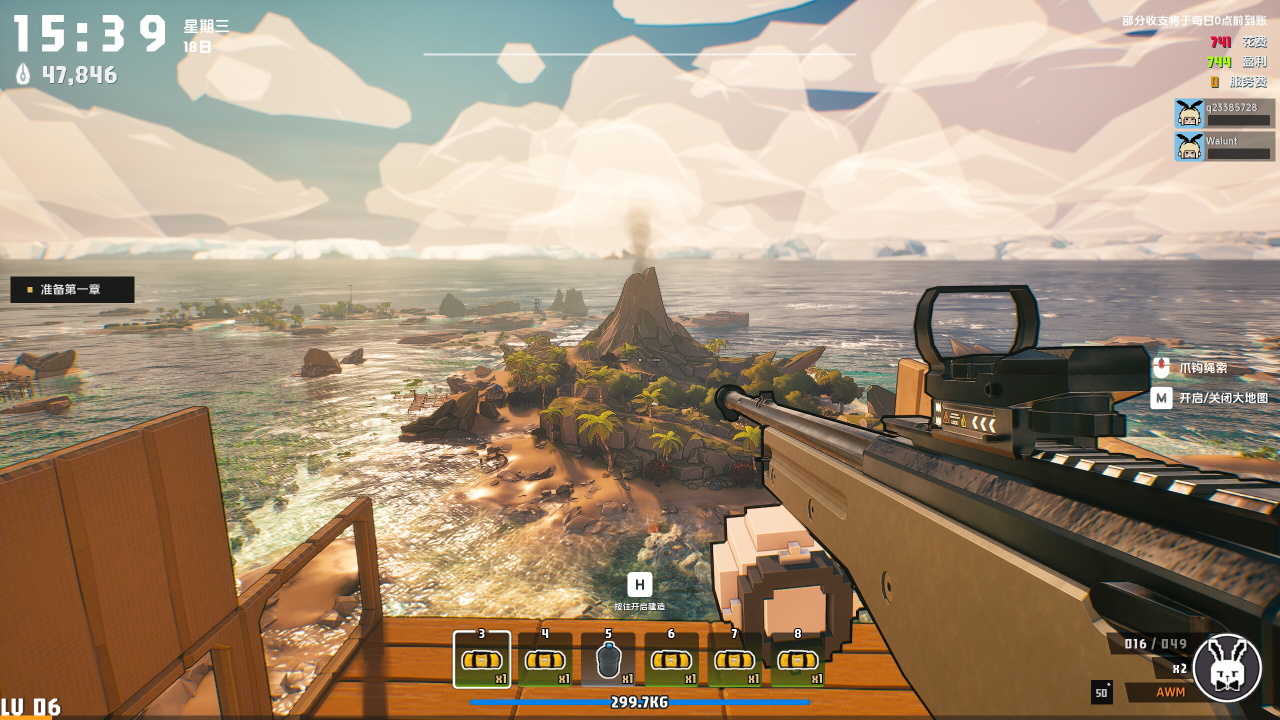Open the 准备第一章 objective tracker

tap(72, 290)
